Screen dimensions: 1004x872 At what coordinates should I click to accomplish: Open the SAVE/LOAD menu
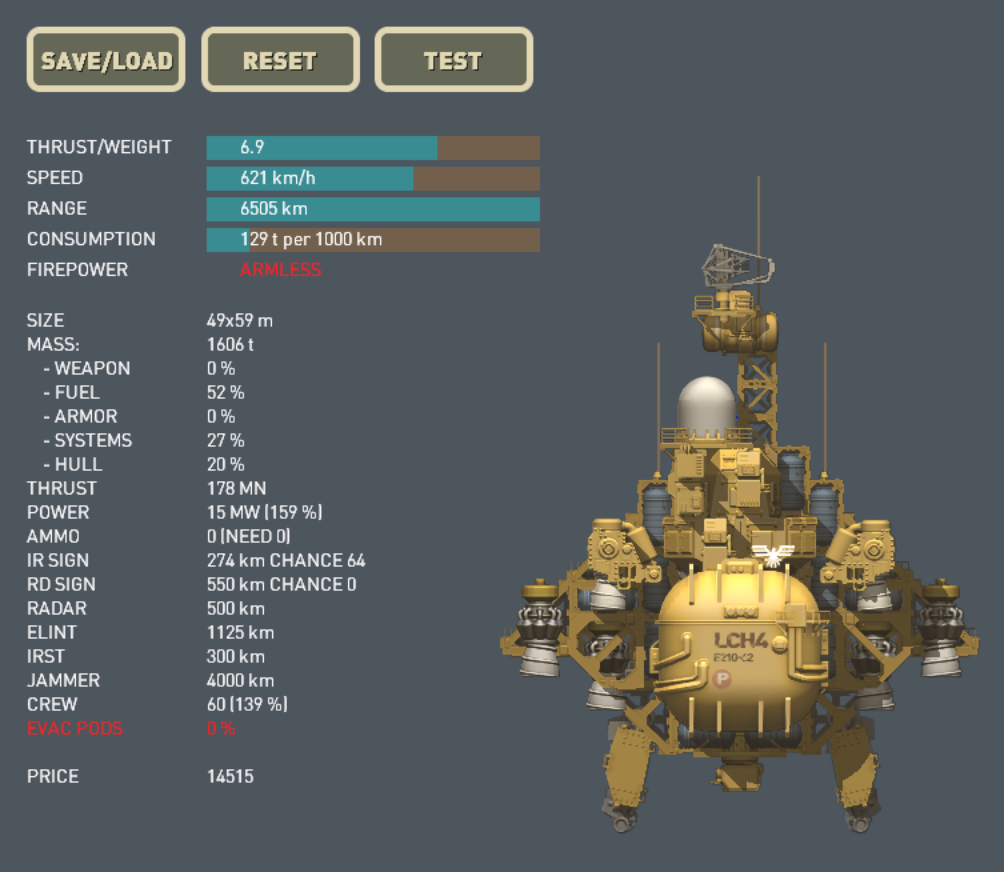click(106, 60)
